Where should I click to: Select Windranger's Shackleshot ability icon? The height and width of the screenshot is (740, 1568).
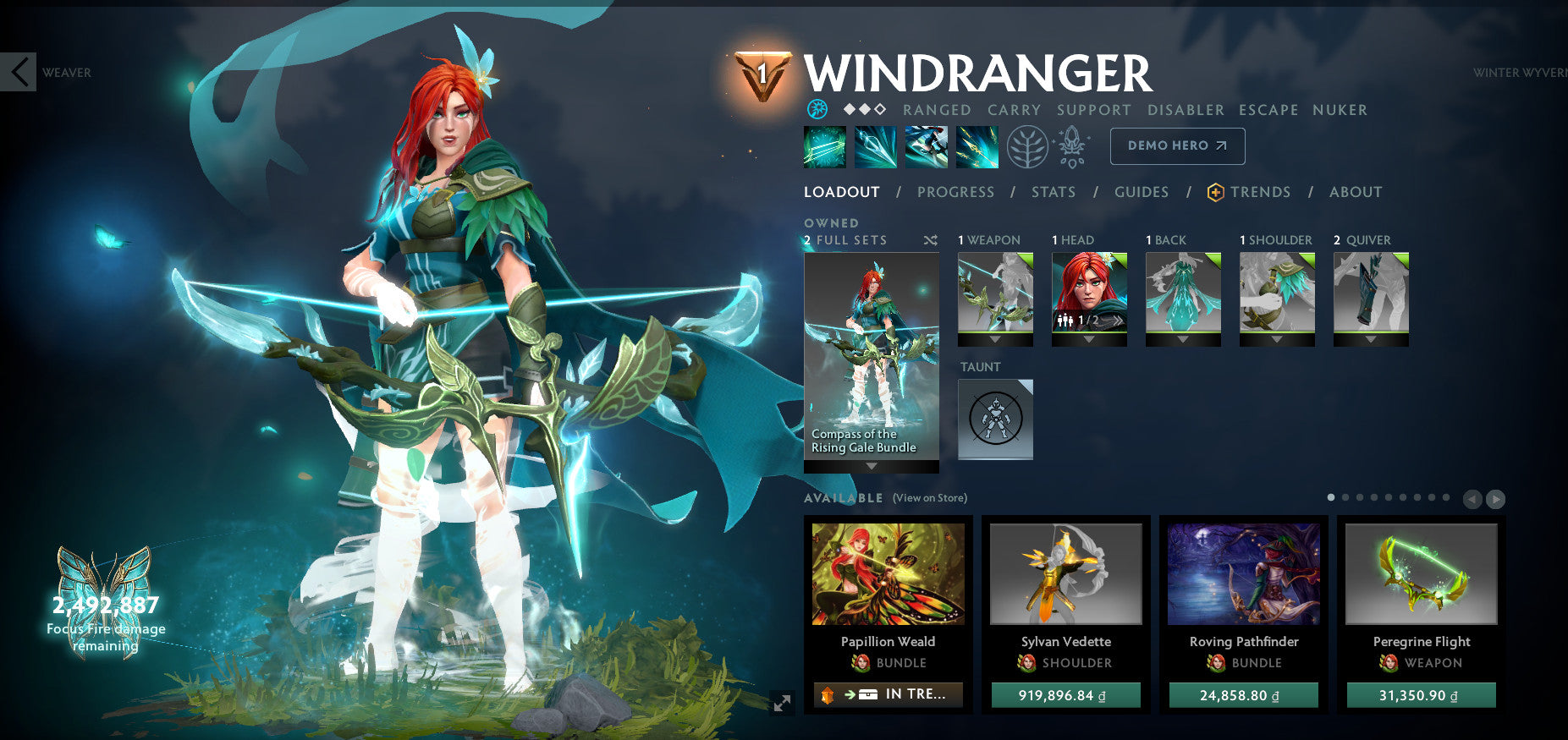tap(825, 145)
